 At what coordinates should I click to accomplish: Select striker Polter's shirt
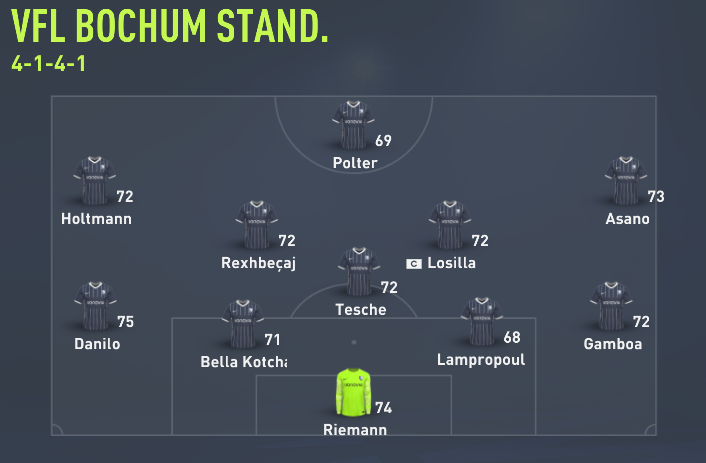click(352, 125)
